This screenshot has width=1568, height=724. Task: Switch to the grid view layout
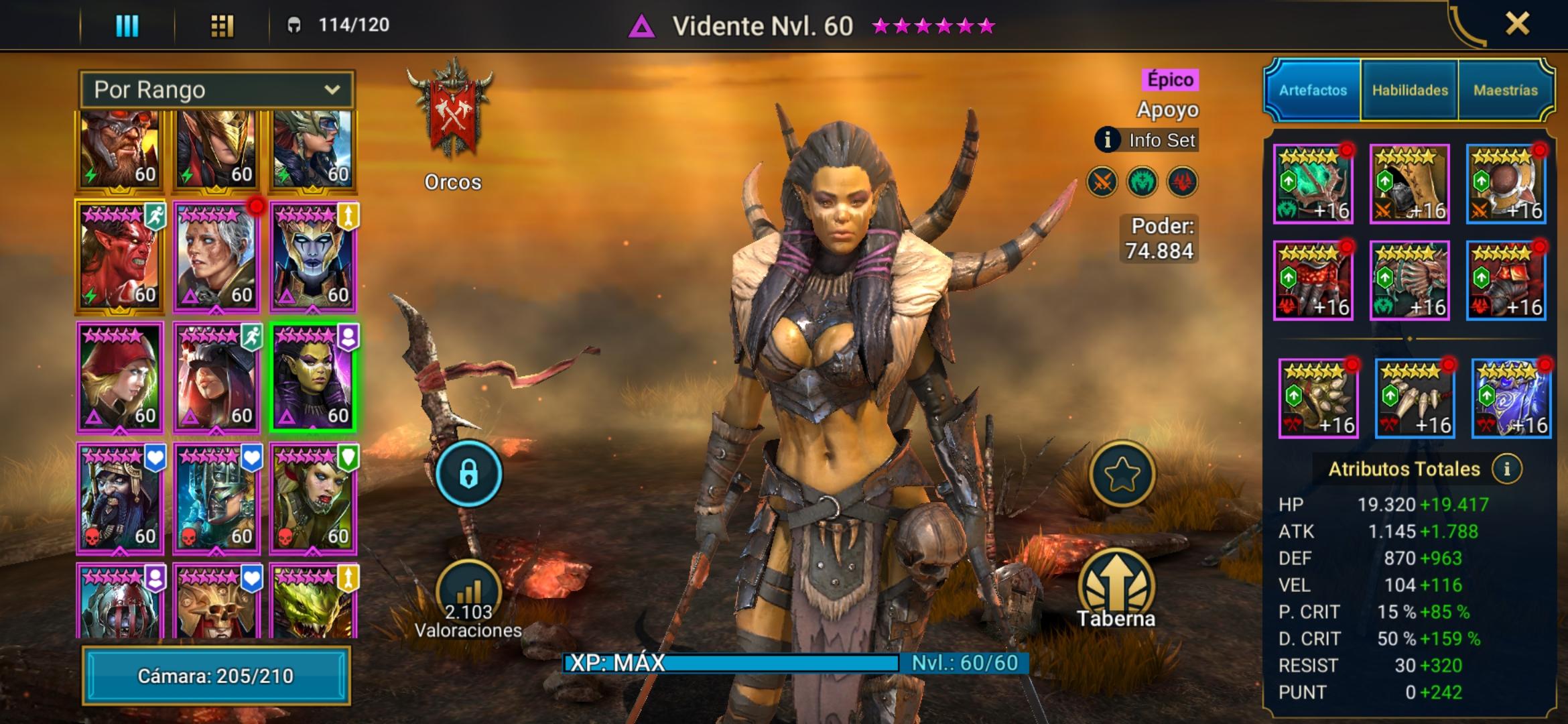[222, 25]
